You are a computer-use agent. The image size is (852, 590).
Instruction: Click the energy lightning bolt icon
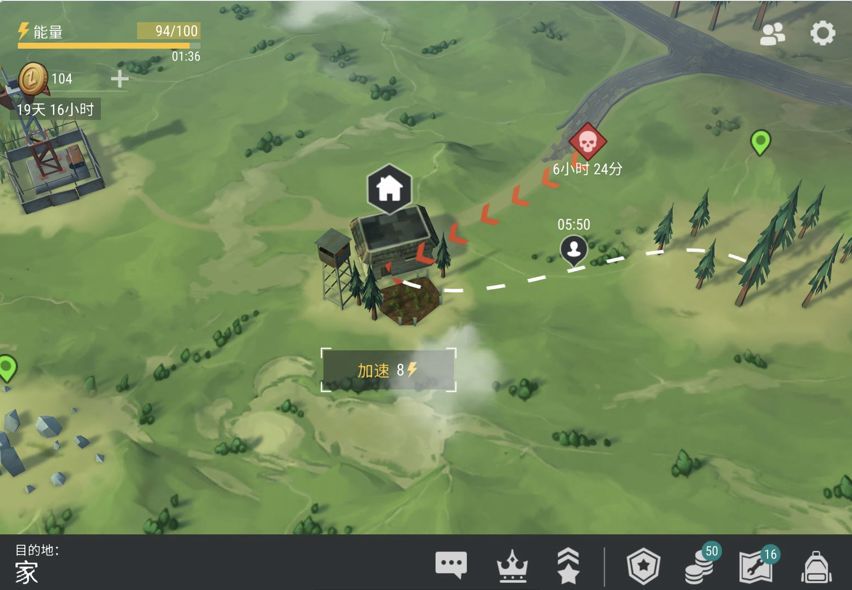coord(24,32)
